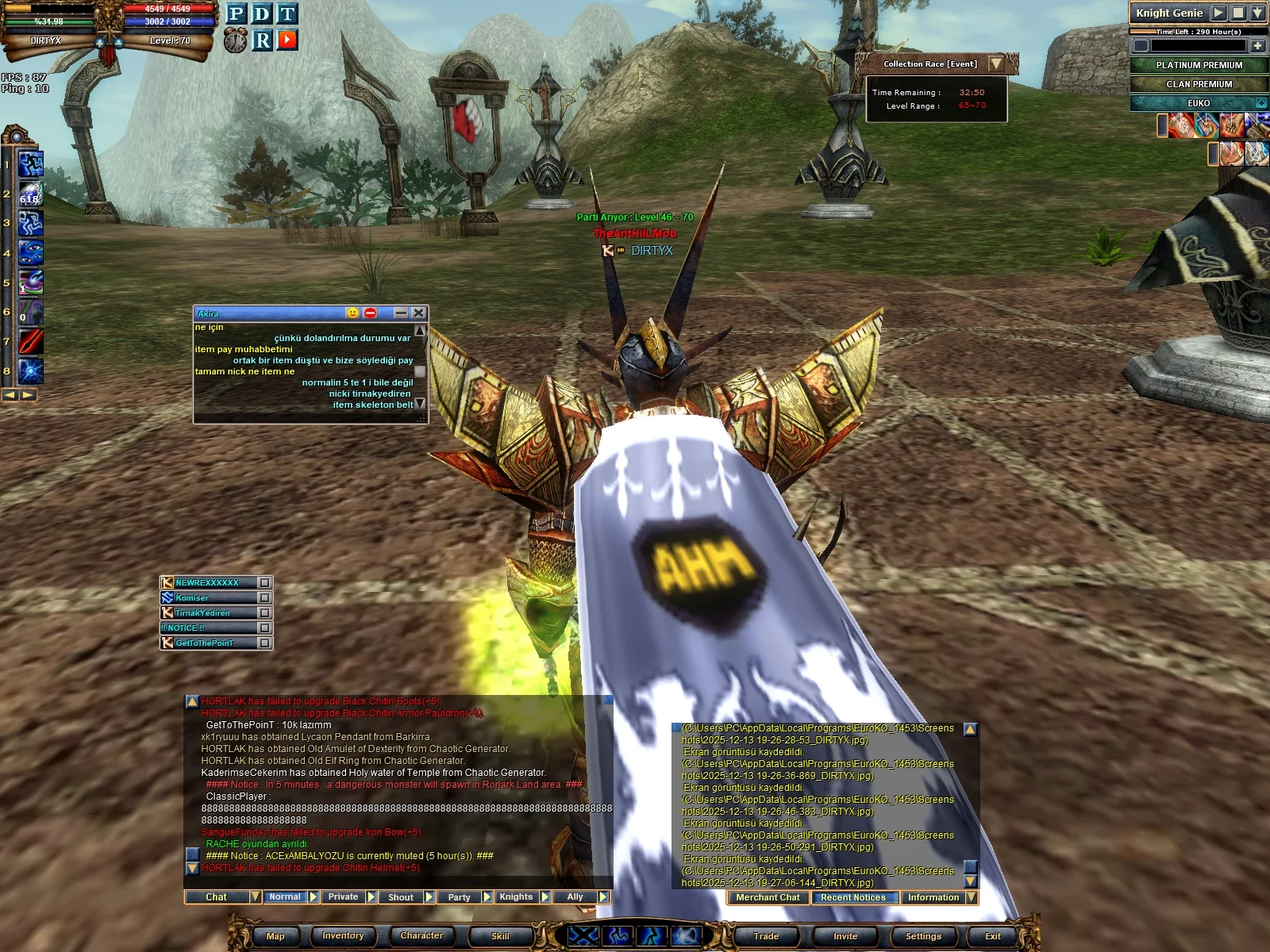Switch chat to Party channel
Image resolution: width=1270 pixels, height=952 pixels.
coord(459,897)
